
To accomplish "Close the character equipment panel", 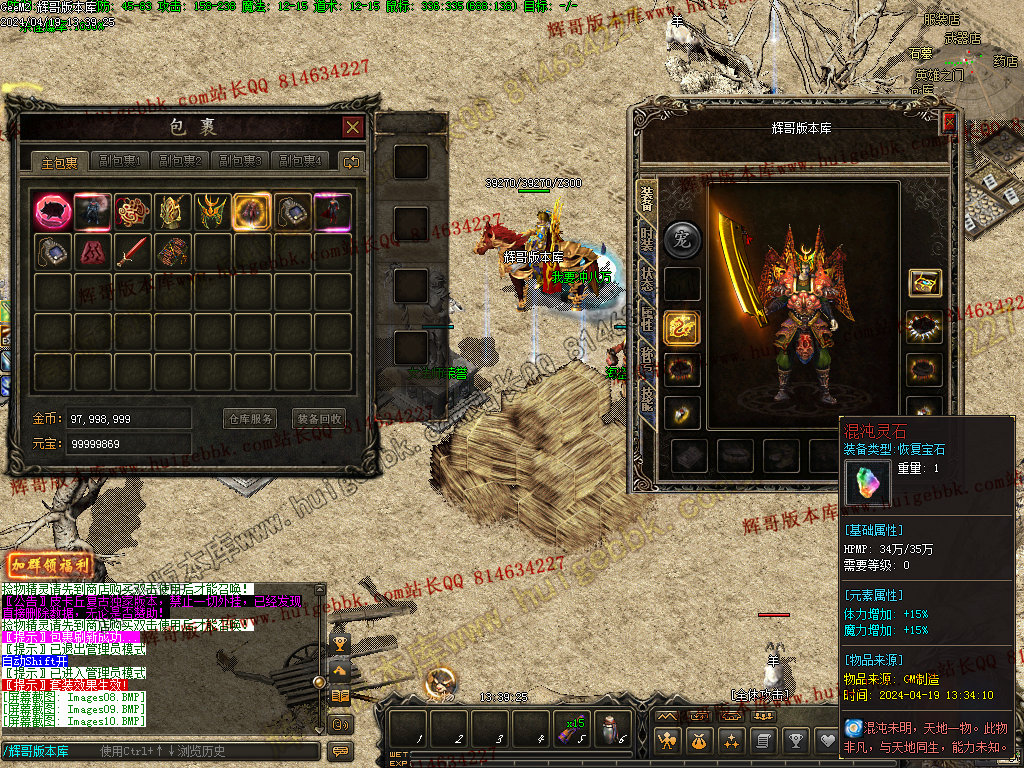I will point(949,123).
